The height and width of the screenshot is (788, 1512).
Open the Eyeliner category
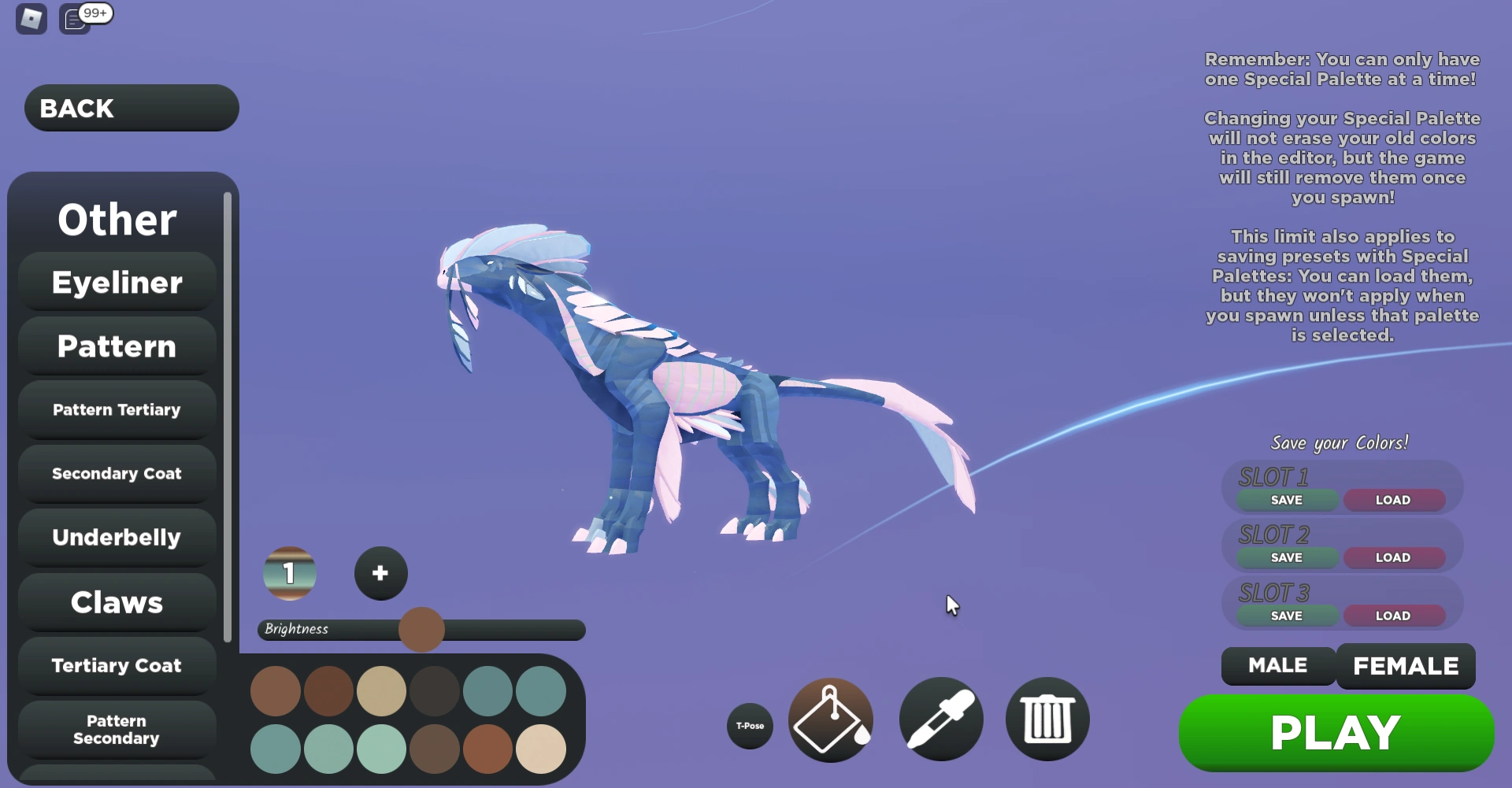click(116, 282)
